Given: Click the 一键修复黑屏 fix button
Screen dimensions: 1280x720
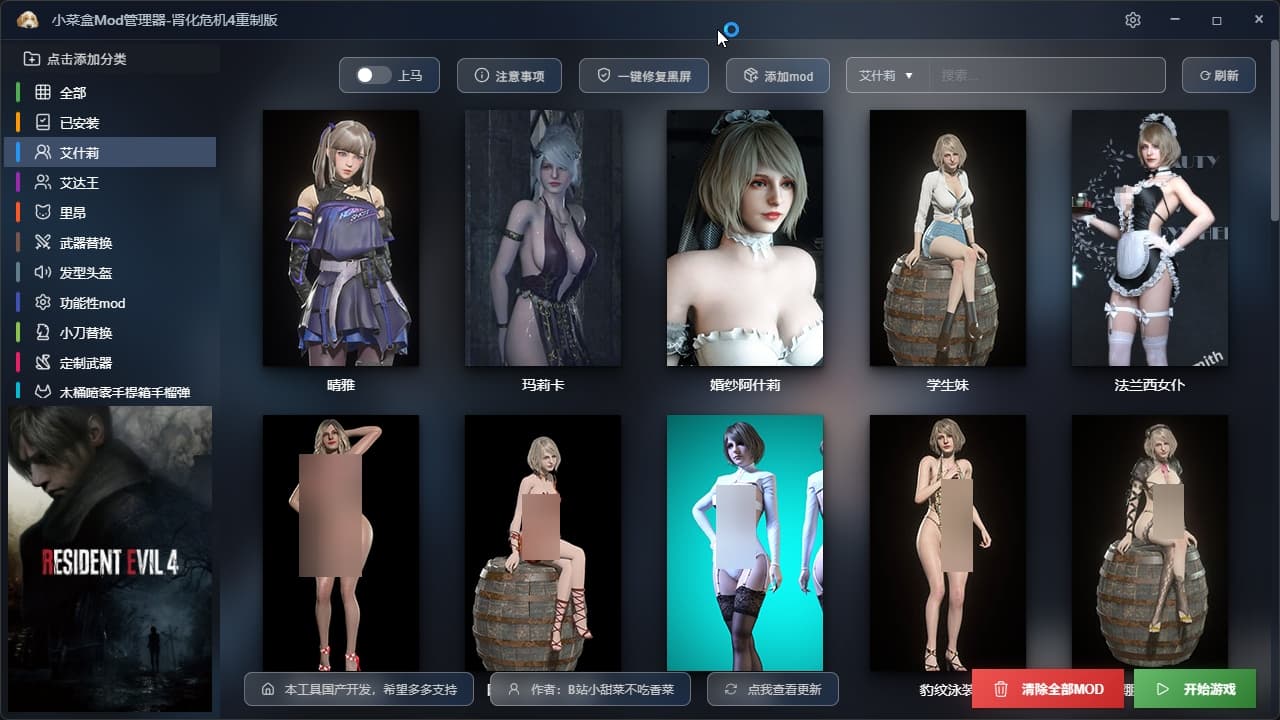Looking at the screenshot, I should 643,76.
